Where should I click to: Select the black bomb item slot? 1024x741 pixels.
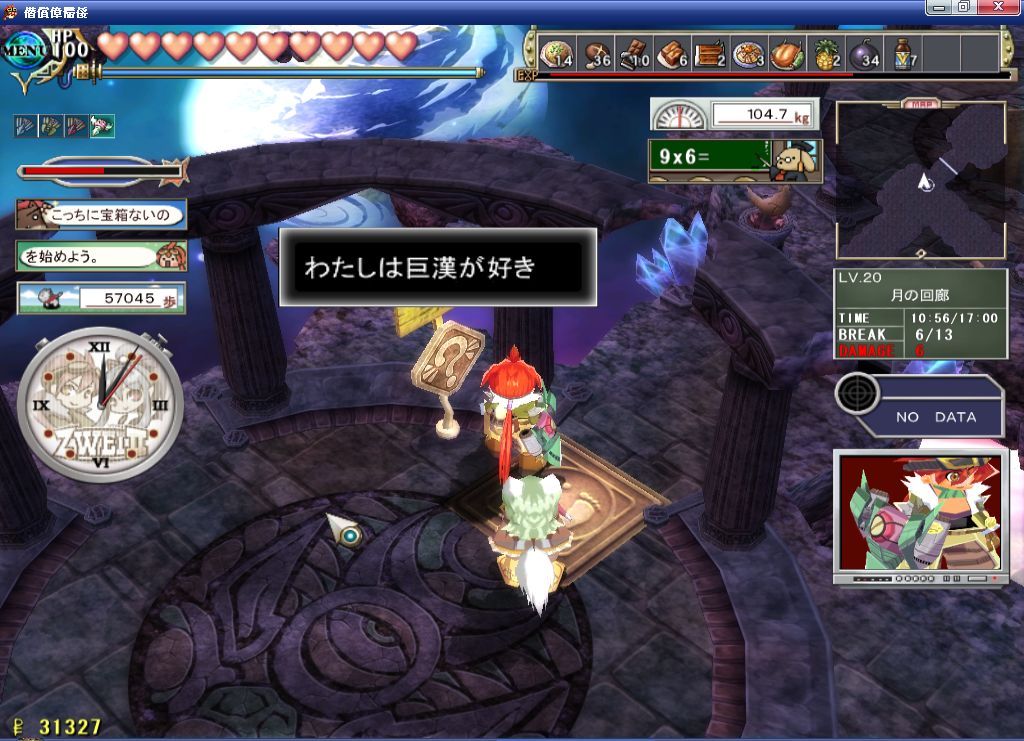click(x=864, y=53)
